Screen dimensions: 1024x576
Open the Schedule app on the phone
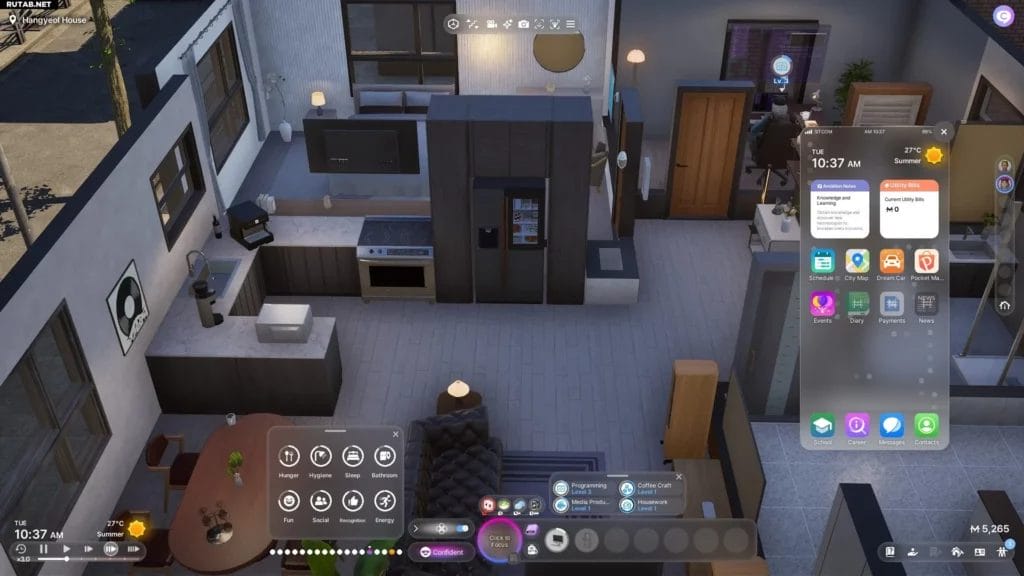(x=823, y=262)
